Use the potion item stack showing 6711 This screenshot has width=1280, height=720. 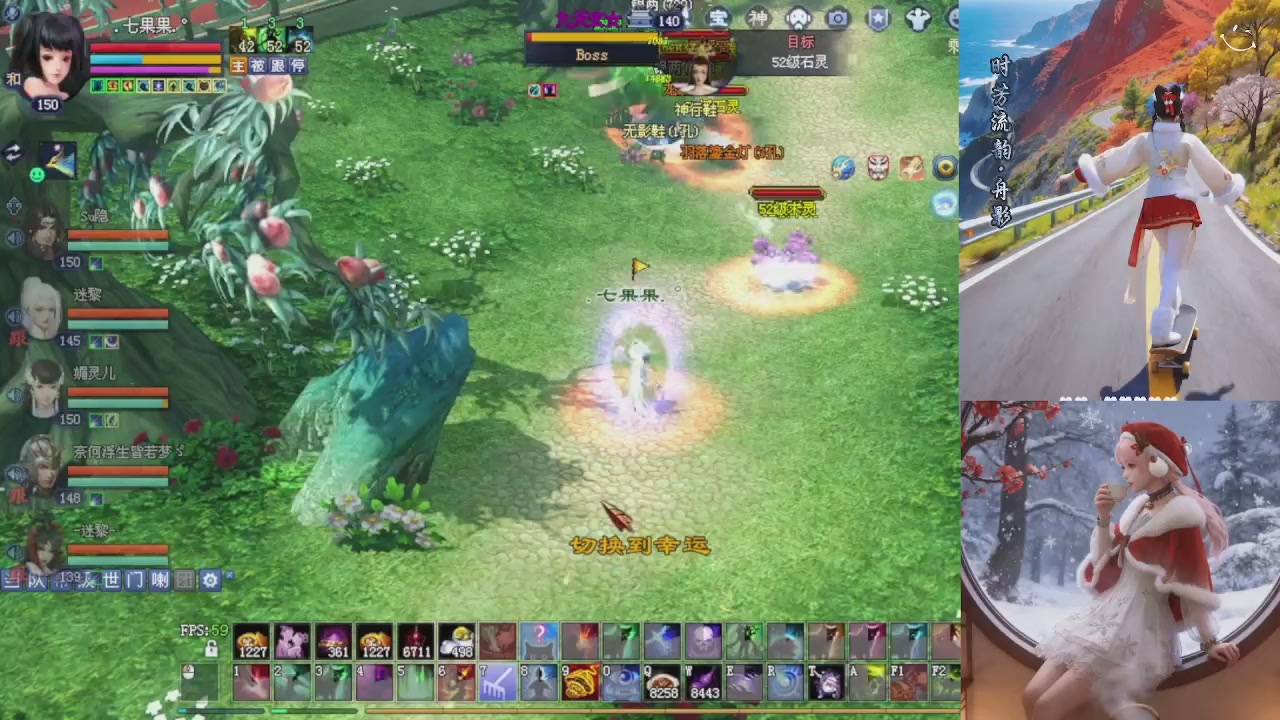(x=416, y=640)
